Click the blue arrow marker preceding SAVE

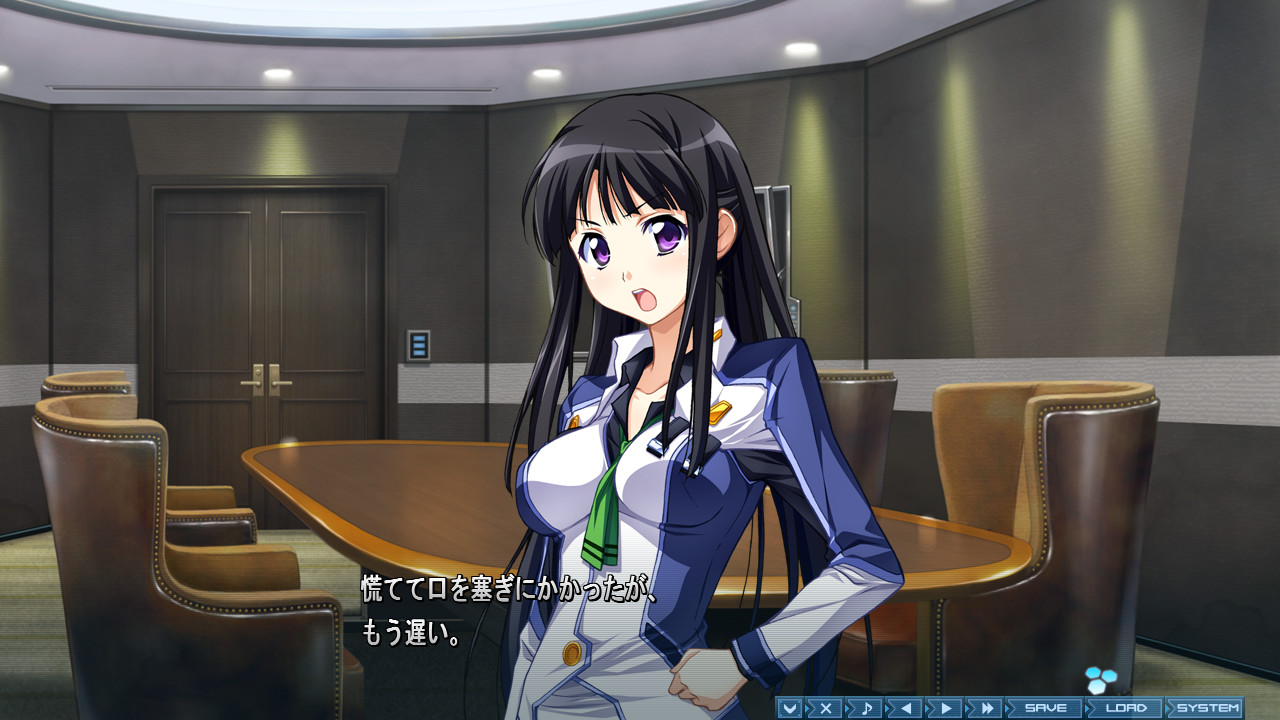1008,708
